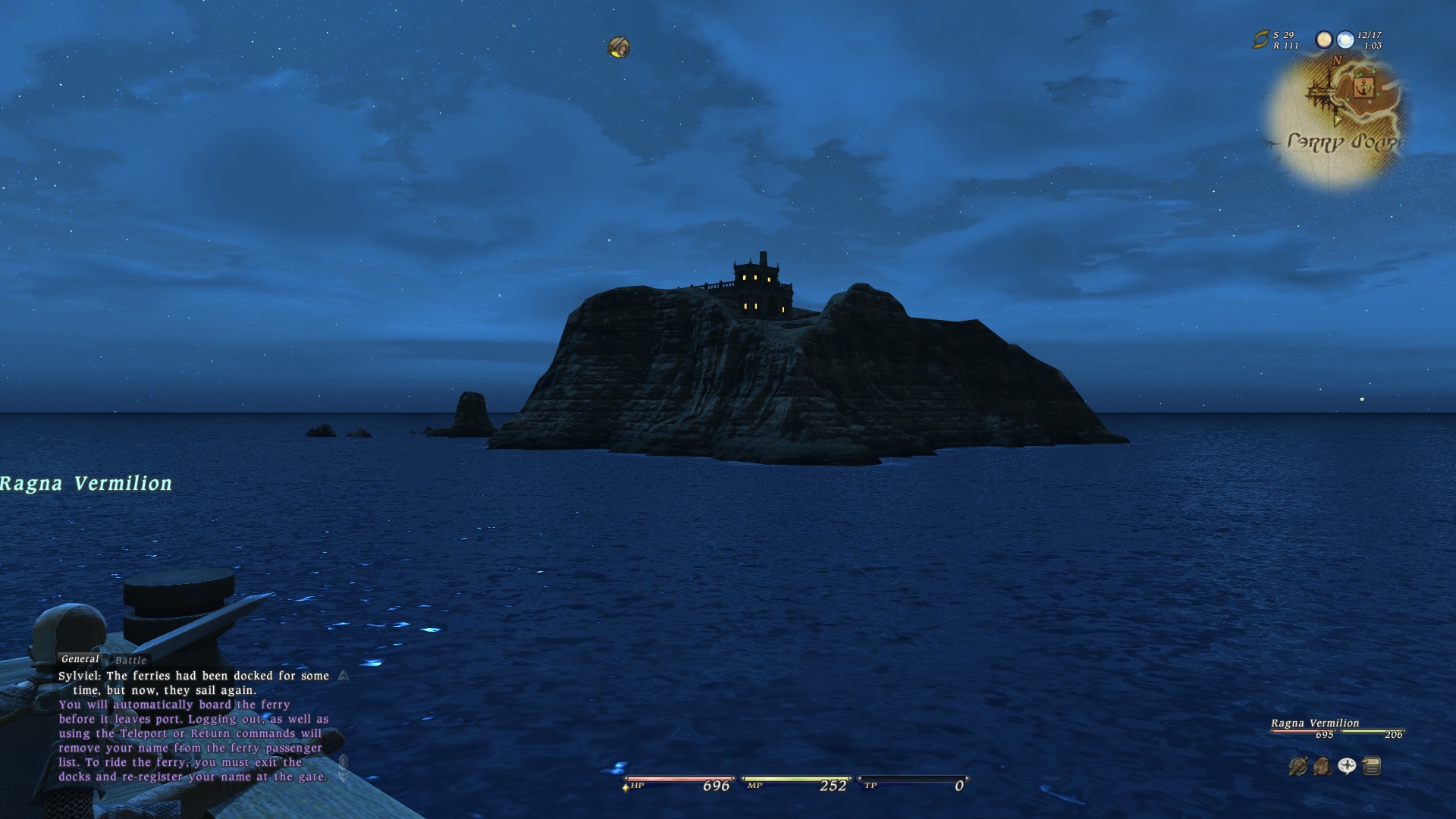This screenshot has height=819, width=1456.
Task: Open the sword and shield menu icon
Action: 1298,767
